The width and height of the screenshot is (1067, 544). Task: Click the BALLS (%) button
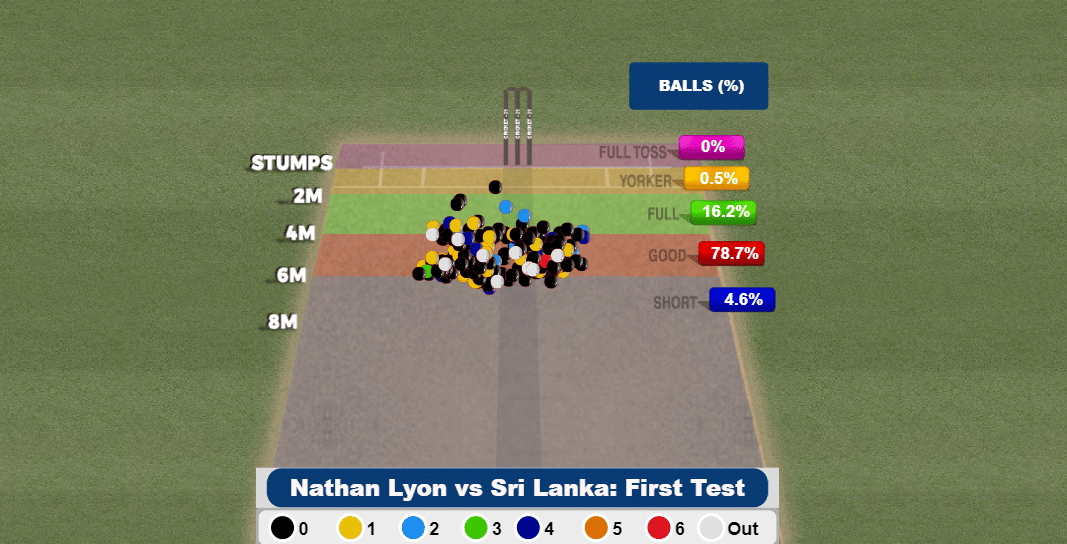699,86
